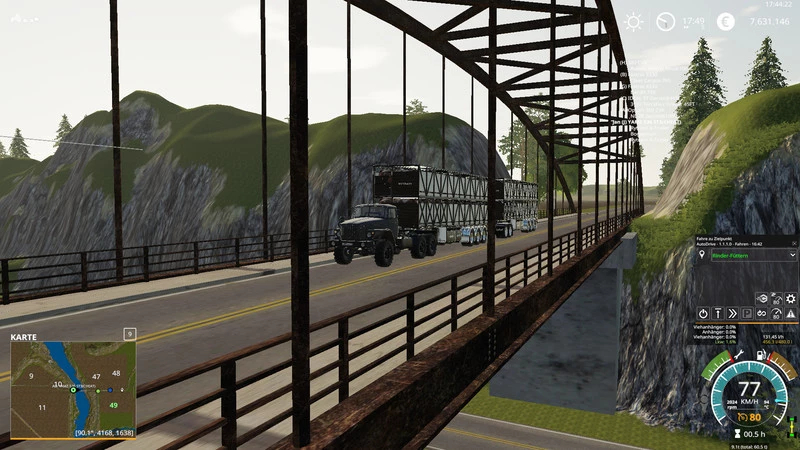
Task: Click the game clock icon
Action: [x=665, y=22]
